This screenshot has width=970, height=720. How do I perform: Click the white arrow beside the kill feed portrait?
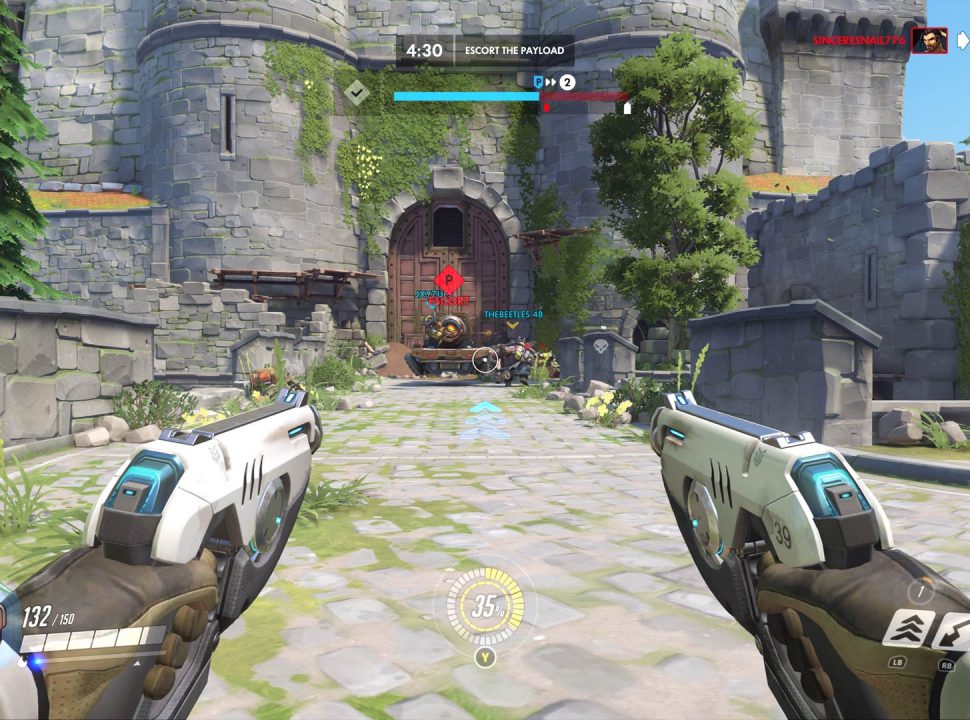click(x=962, y=41)
